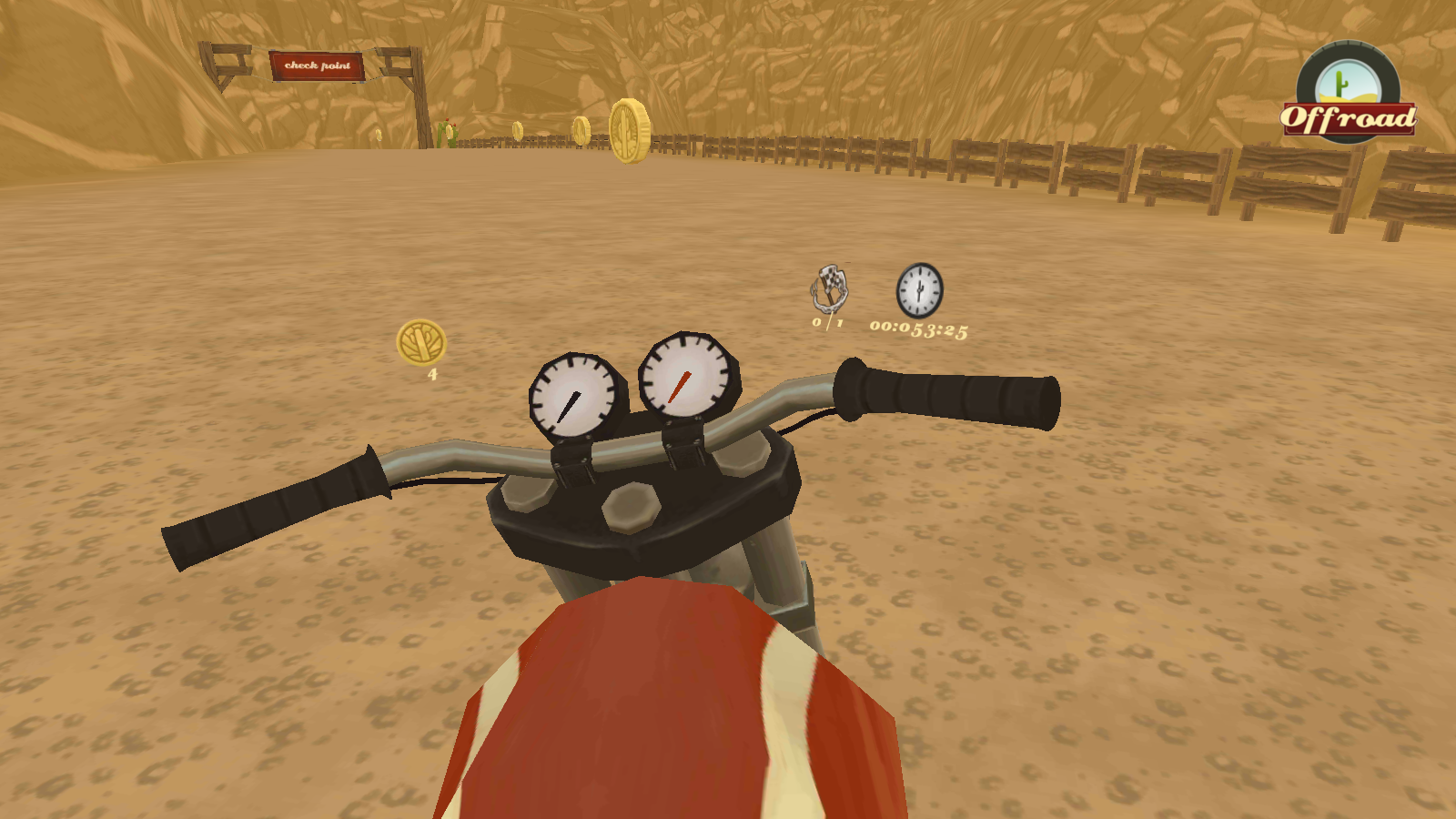Click the checkered flag checkpoint icon
The image size is (1456, 819).
point(830,288)
